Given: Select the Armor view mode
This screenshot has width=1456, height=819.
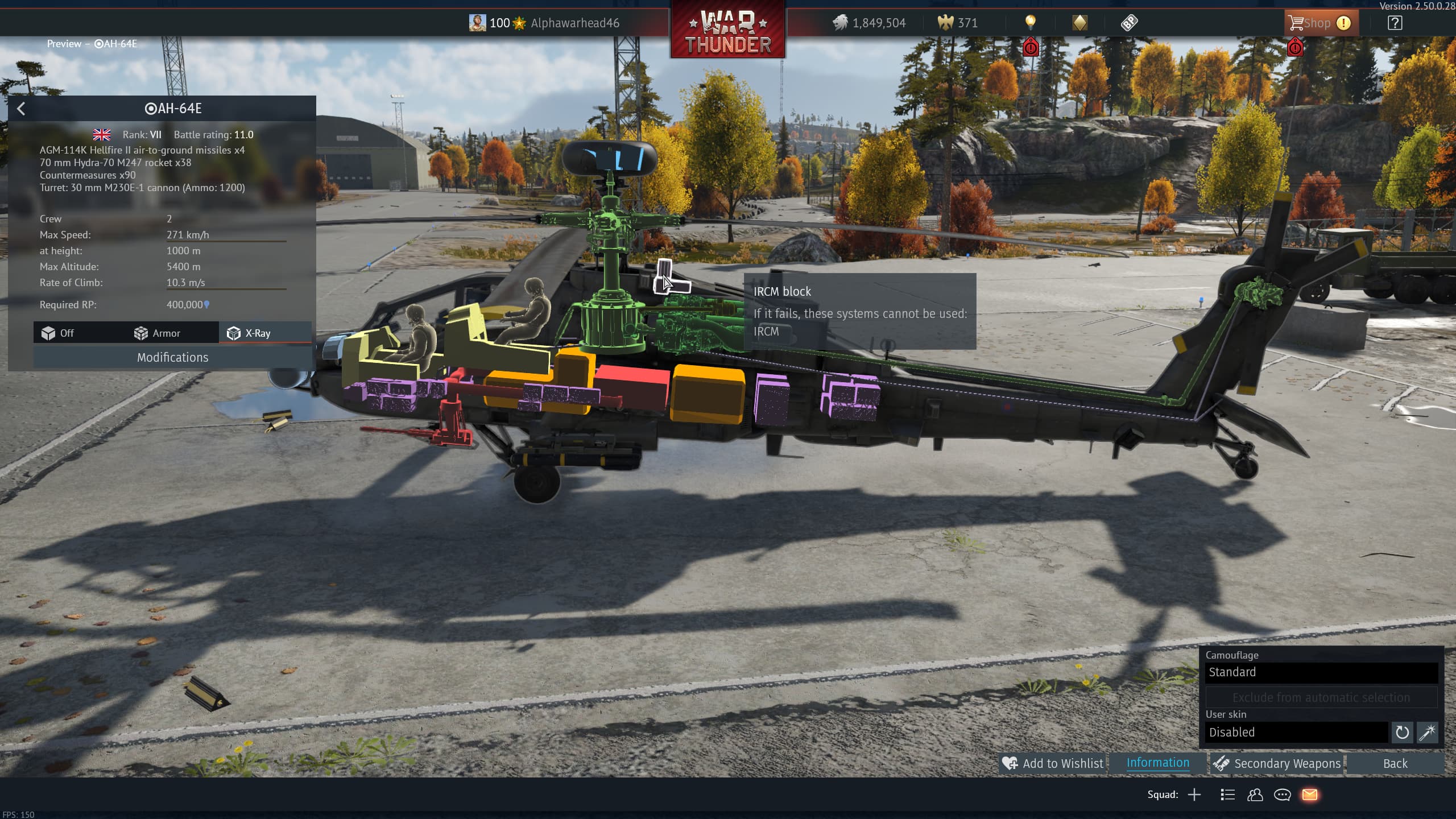Looking at the screenshot, I should click(157, 333).
